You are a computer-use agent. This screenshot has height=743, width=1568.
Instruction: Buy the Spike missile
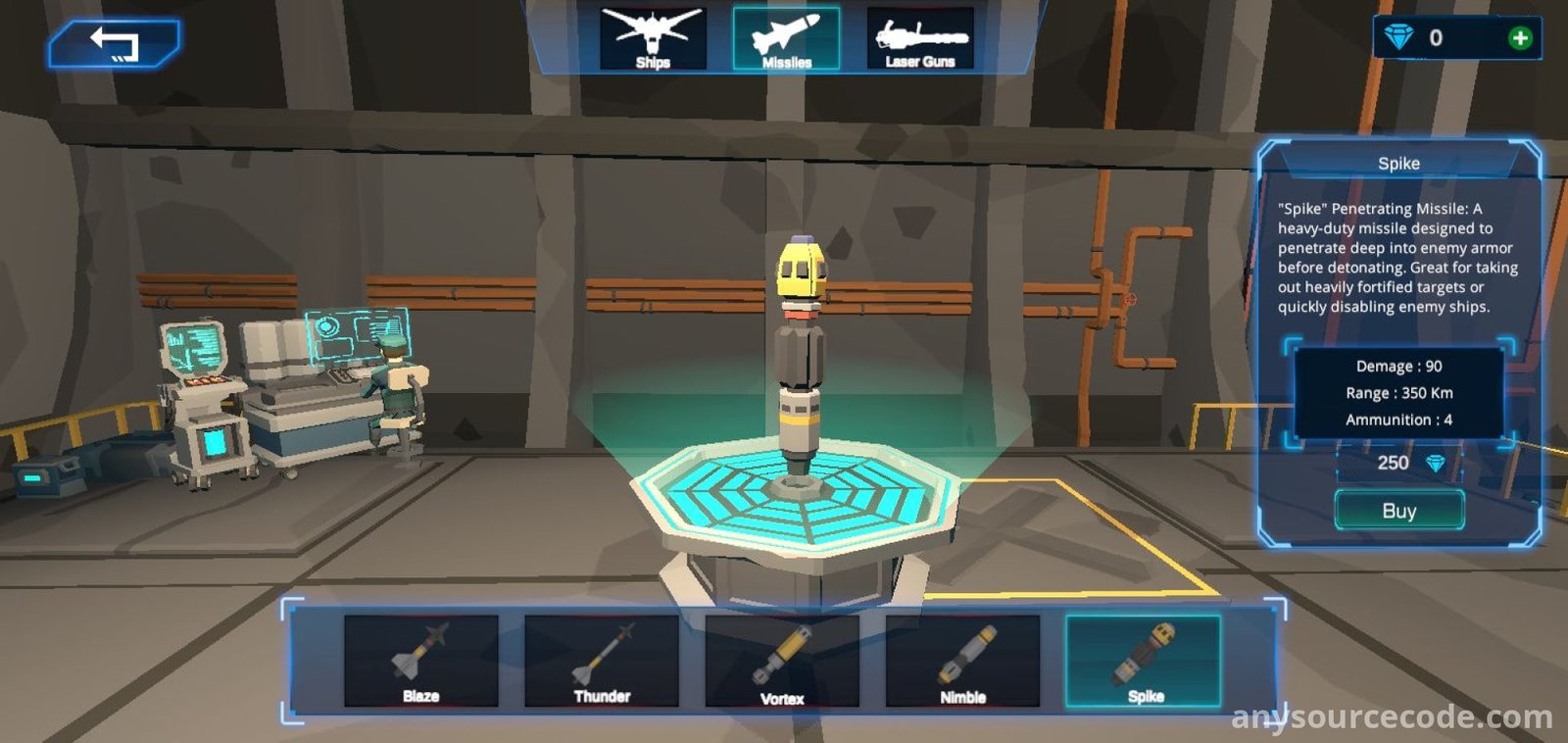1398,511
